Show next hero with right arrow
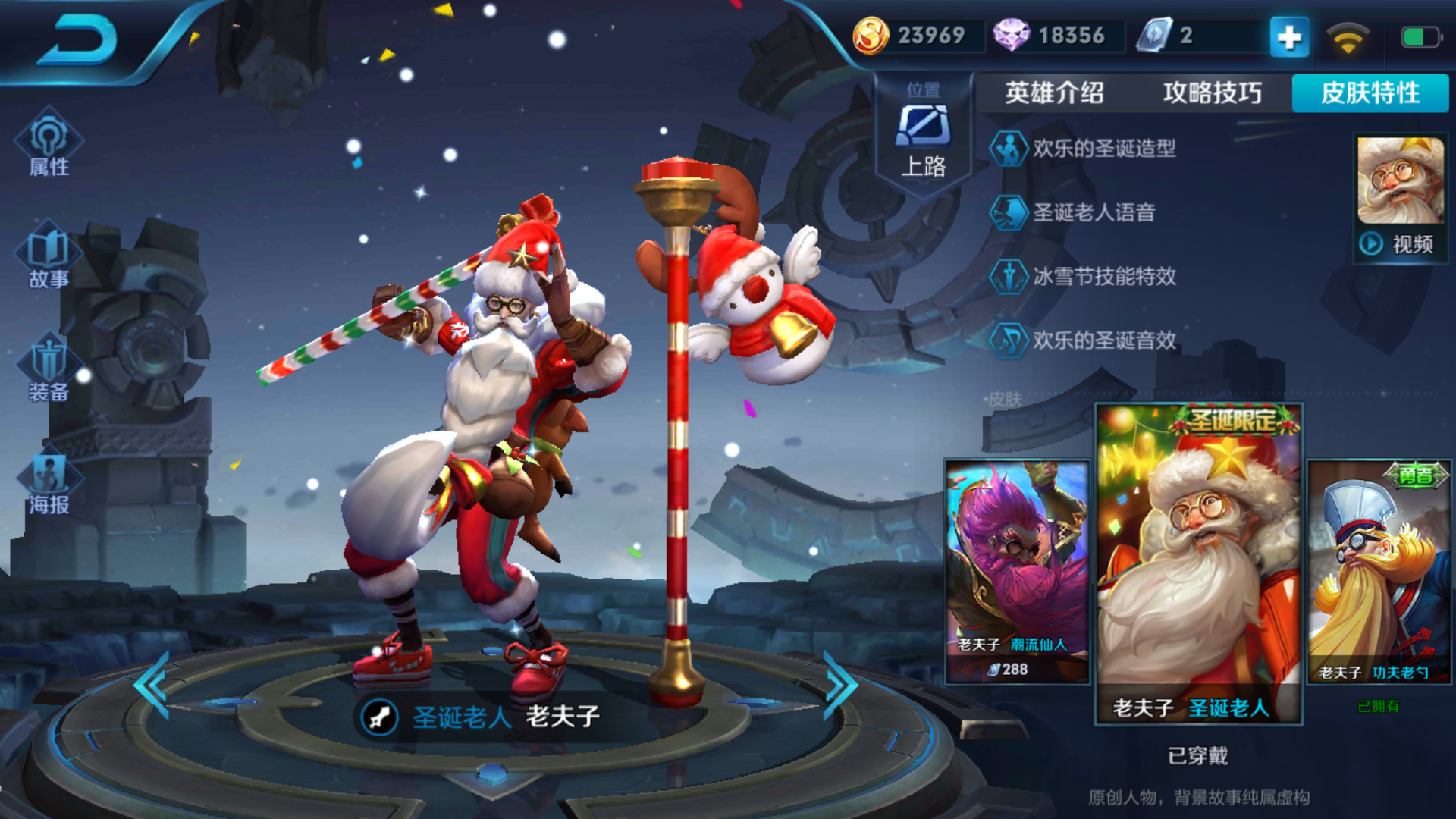The image size is (1456, 819). coord(840,686)
